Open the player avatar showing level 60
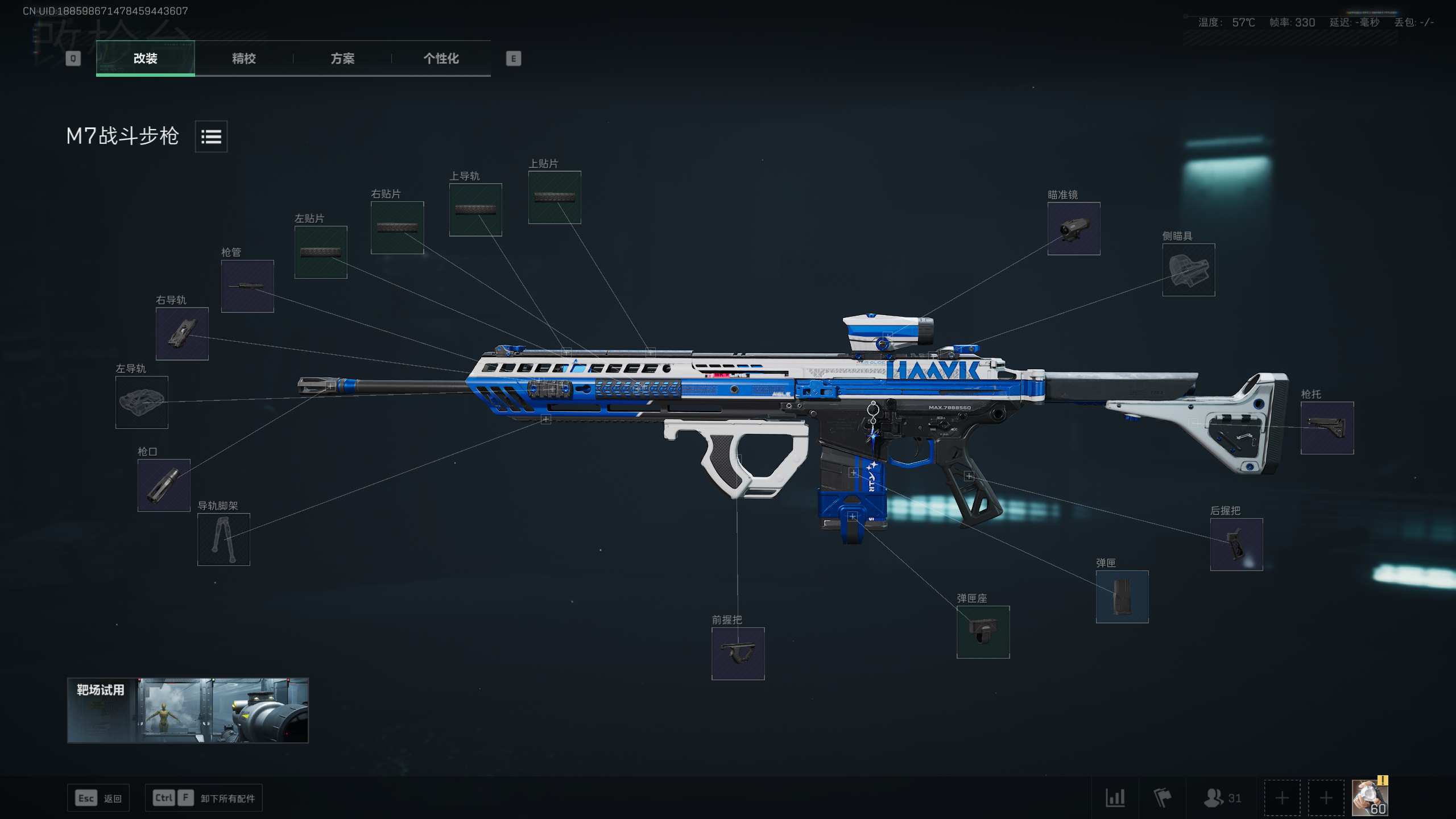 pos(1370,797)
